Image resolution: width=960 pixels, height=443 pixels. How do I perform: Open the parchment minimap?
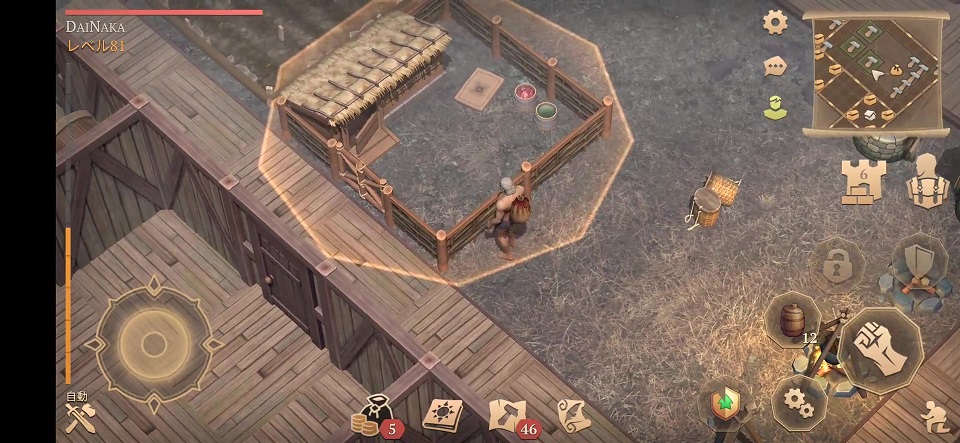coord(874,74)
